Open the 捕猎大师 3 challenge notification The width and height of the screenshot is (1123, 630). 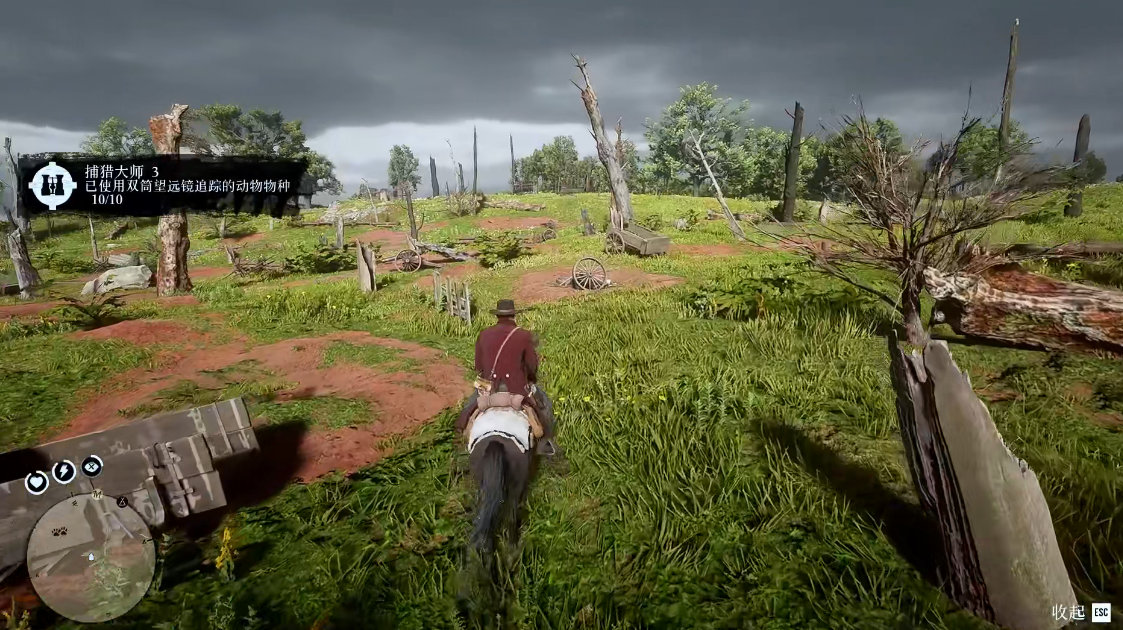160,185
